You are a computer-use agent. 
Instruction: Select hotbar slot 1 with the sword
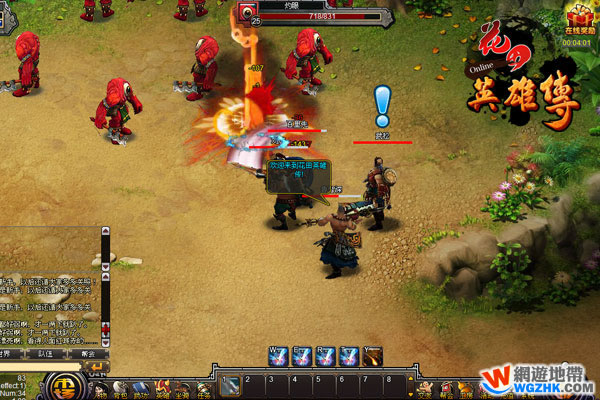(231, 385)
